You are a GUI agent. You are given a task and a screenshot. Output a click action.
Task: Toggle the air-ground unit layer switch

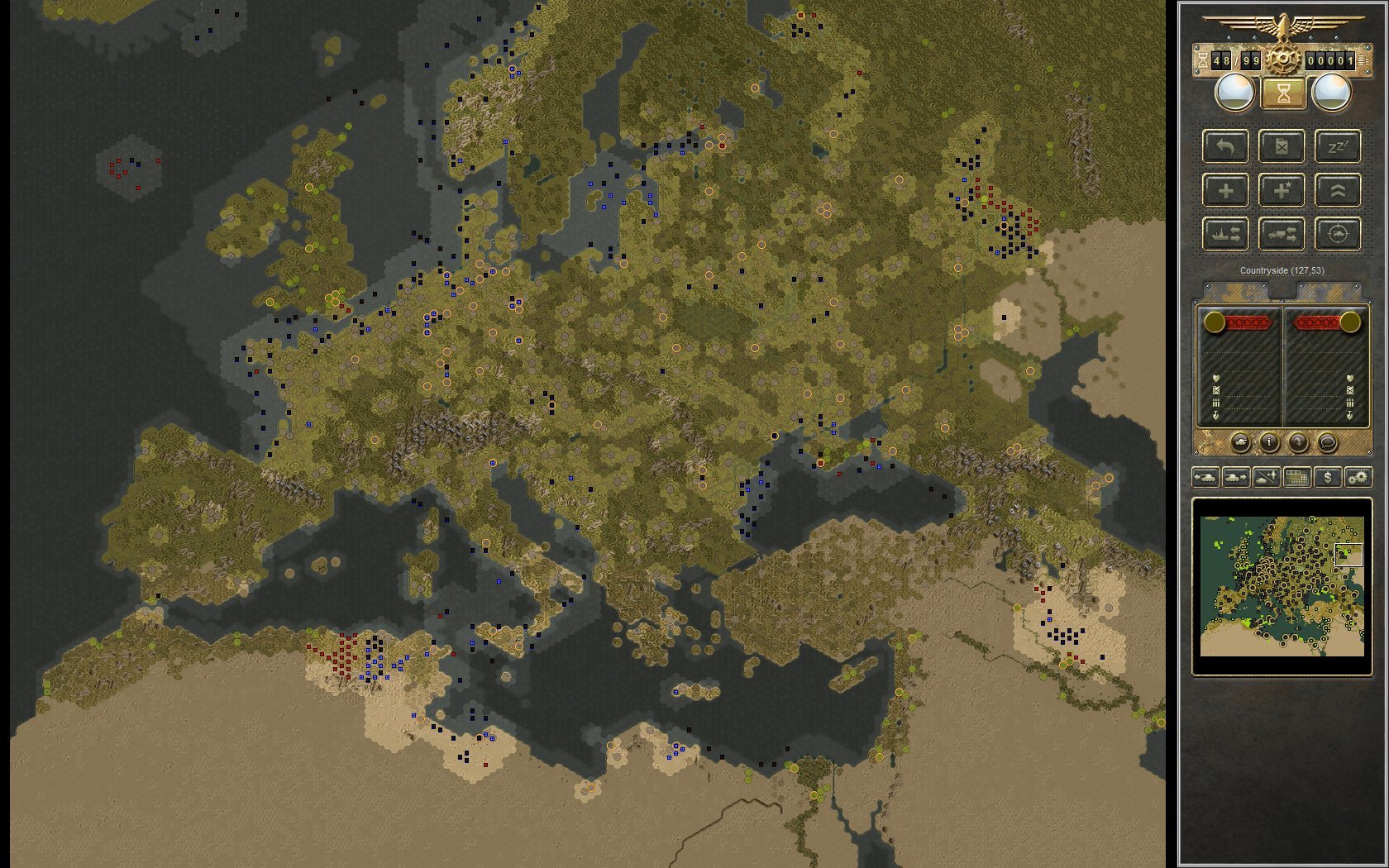pyautogui.click(x=1266, y=478)
